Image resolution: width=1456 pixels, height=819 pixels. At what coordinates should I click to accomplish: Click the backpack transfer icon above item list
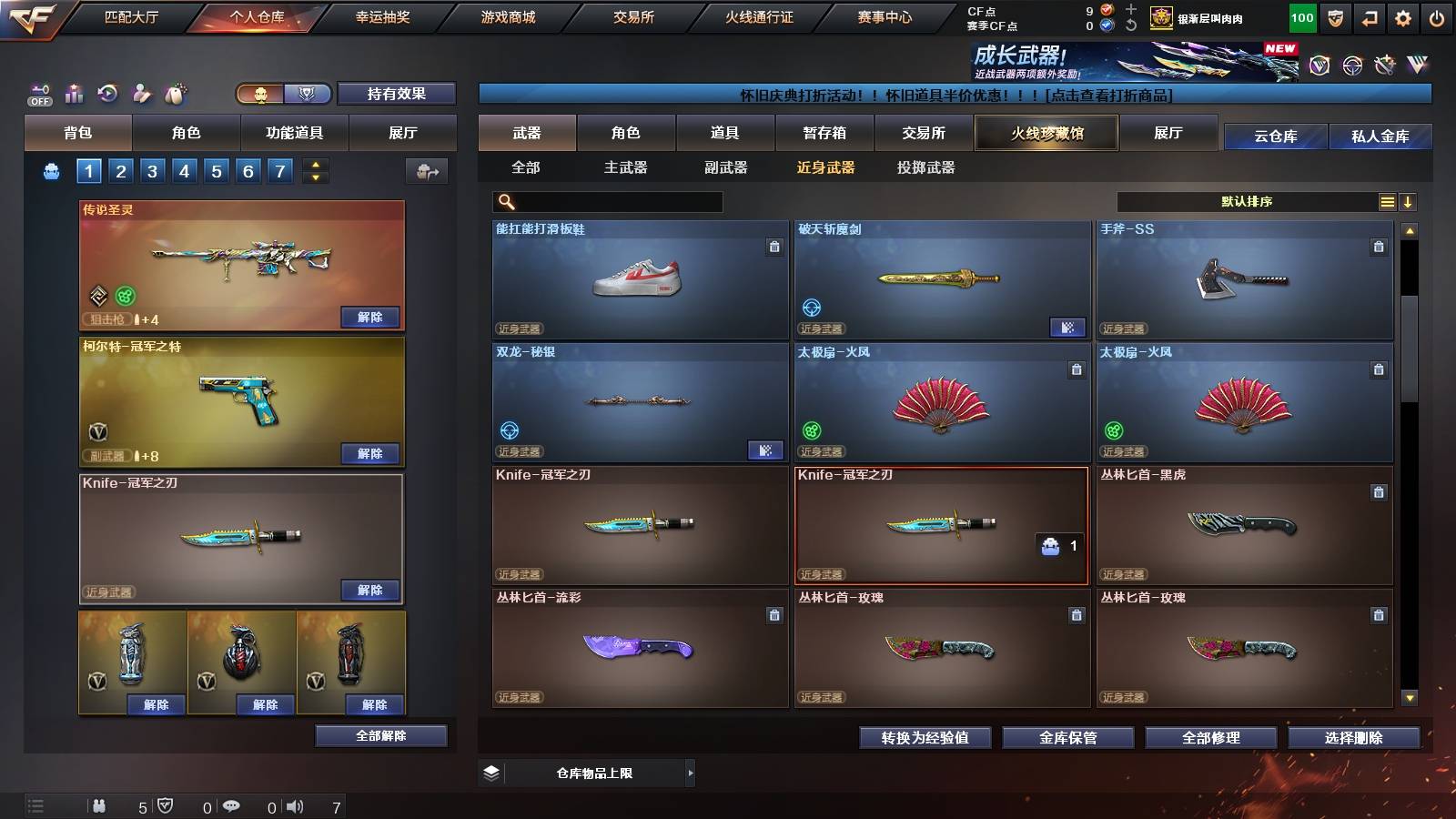[x=425, y=171]
